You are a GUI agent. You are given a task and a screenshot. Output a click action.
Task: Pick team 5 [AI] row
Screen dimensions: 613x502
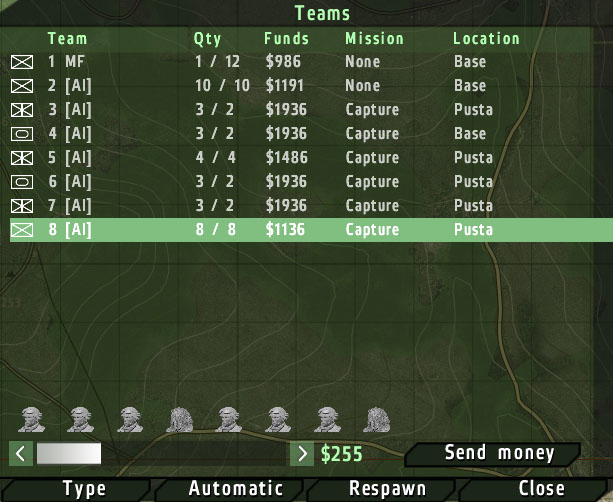coord(300,158)
